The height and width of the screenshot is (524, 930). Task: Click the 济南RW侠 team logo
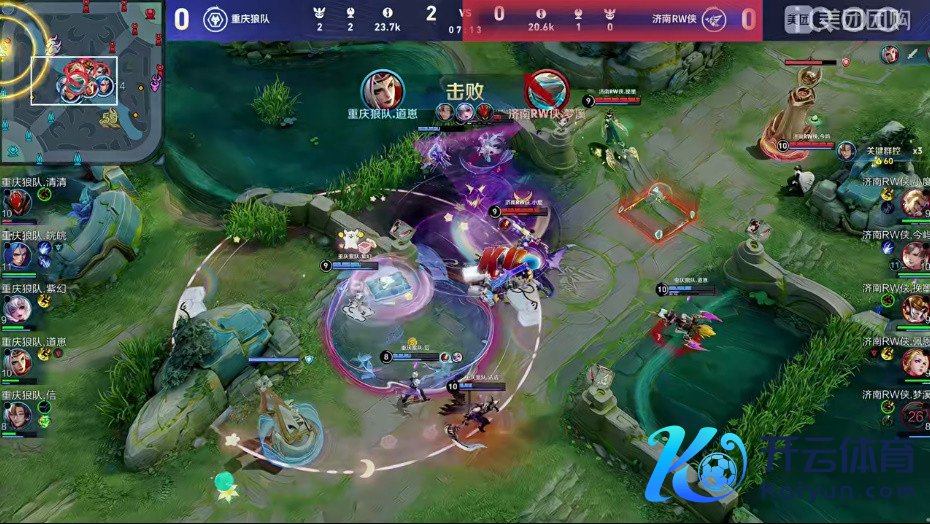pyautogui.click(x=714, y=19)
